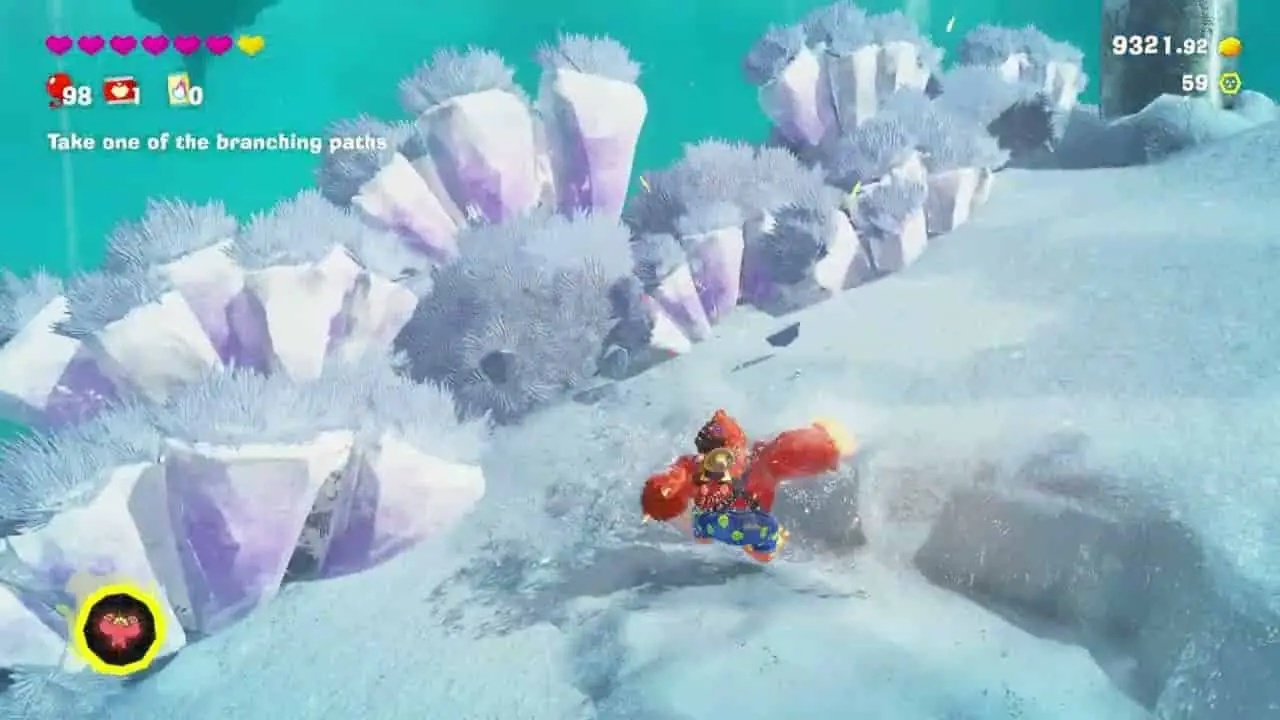Click the gold nugget currency icon
This screenshot has width=1280, height=720.
(1230, 46)
